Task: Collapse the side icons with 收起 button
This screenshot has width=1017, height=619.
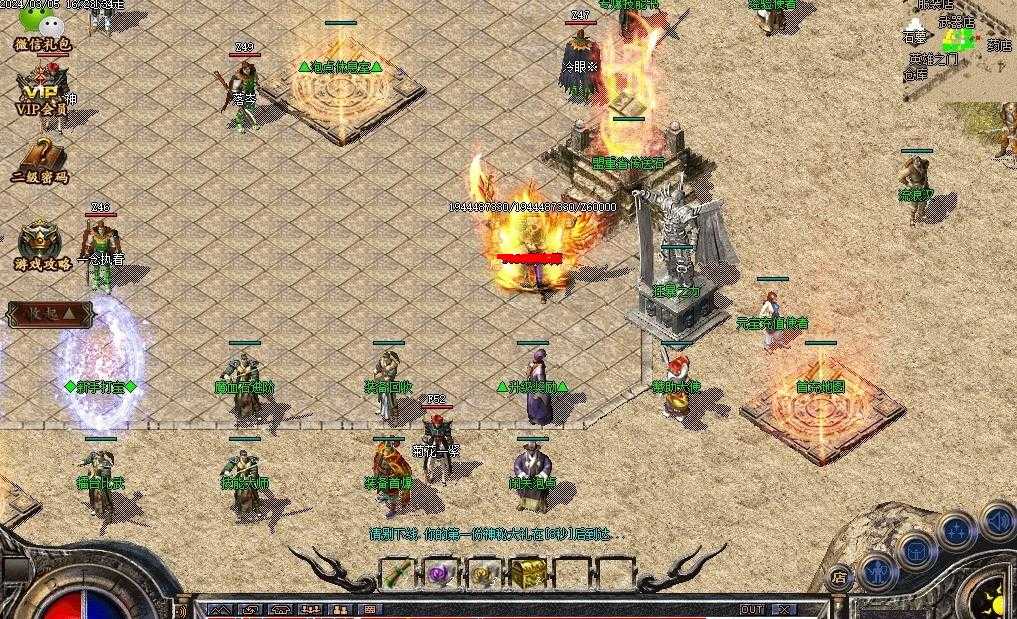Action: 50,314
